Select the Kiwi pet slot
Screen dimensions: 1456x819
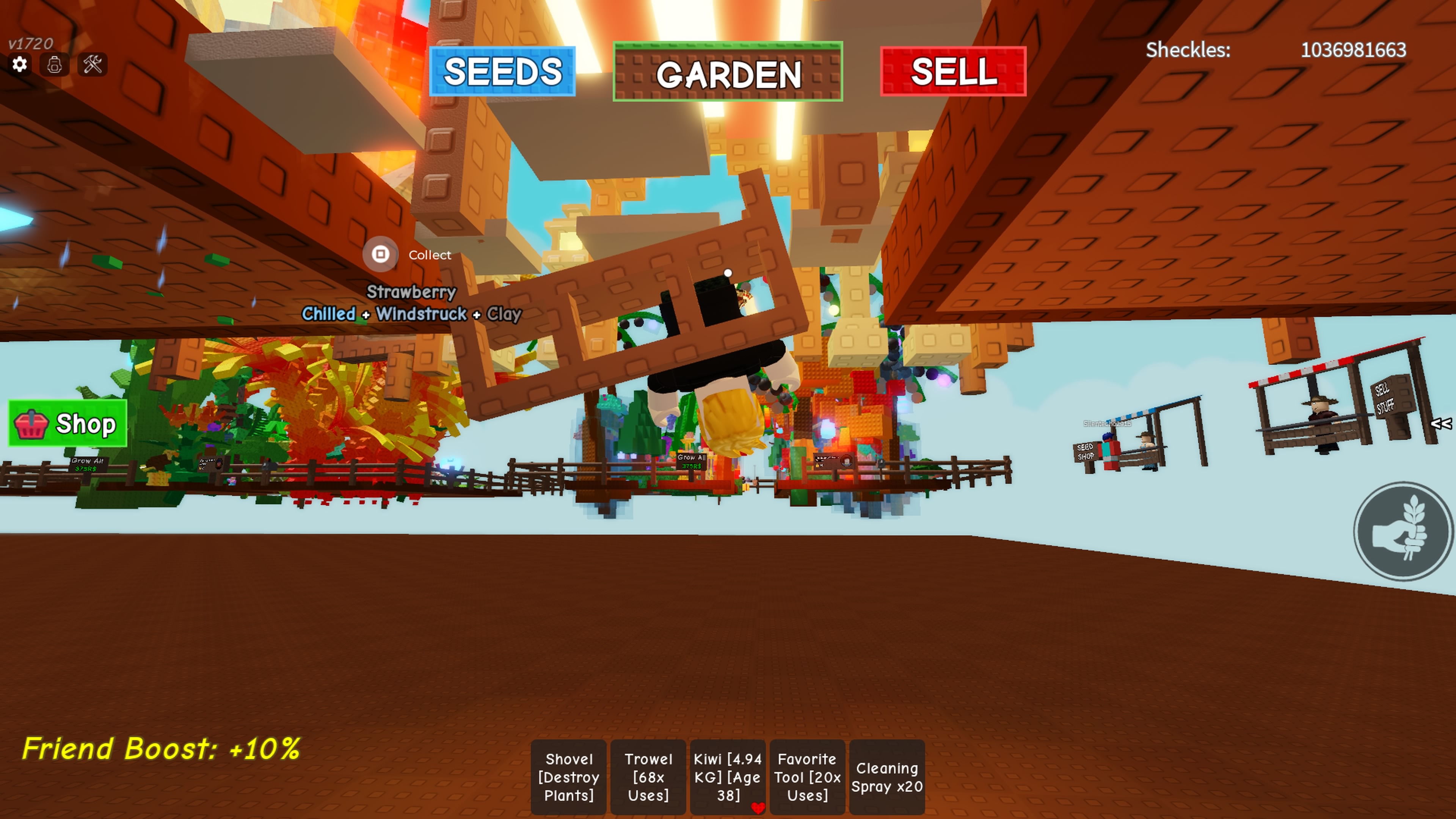(728, 777)
